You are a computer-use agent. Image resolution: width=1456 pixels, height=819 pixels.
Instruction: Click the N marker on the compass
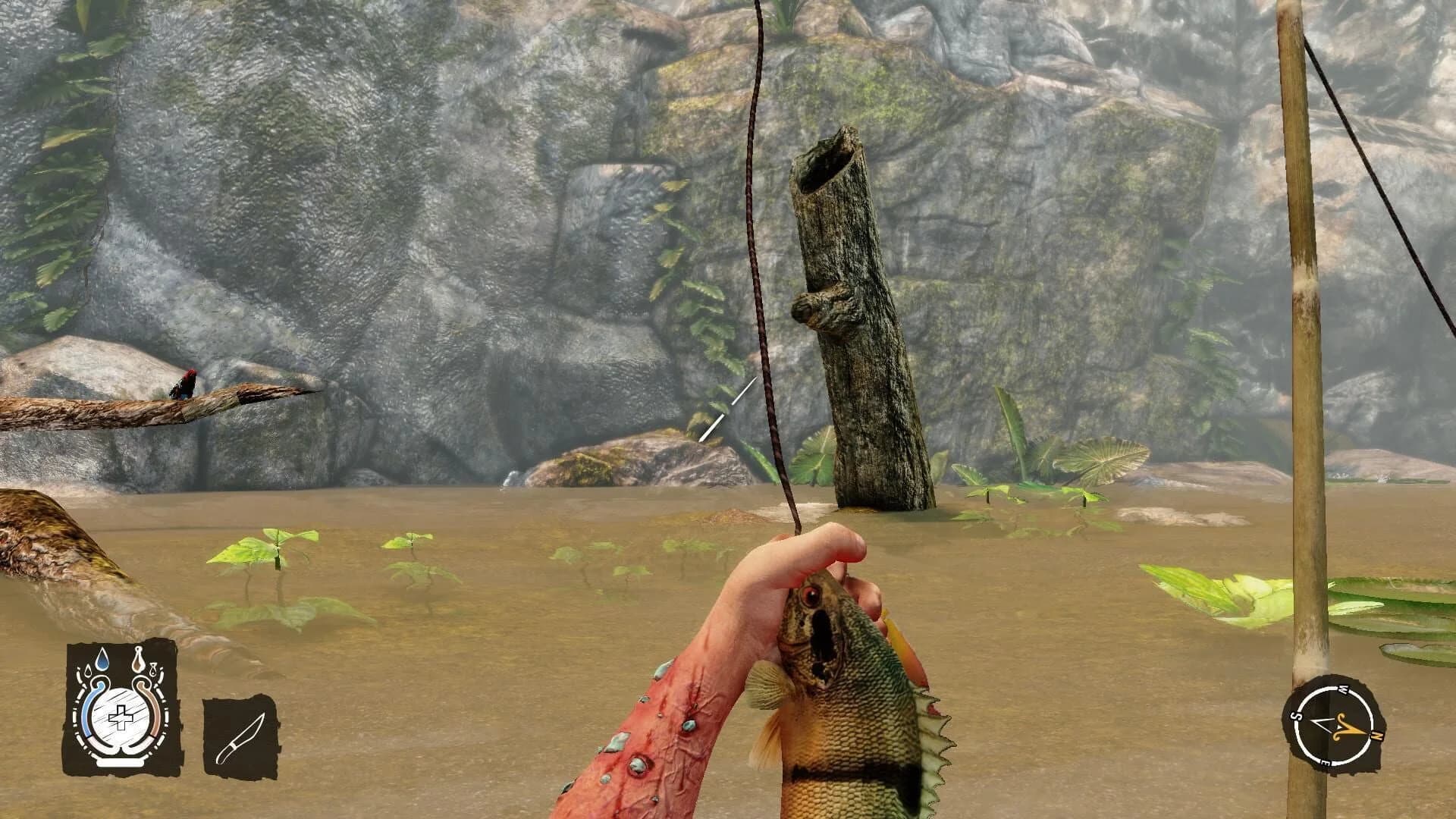tap(1377, 735)
